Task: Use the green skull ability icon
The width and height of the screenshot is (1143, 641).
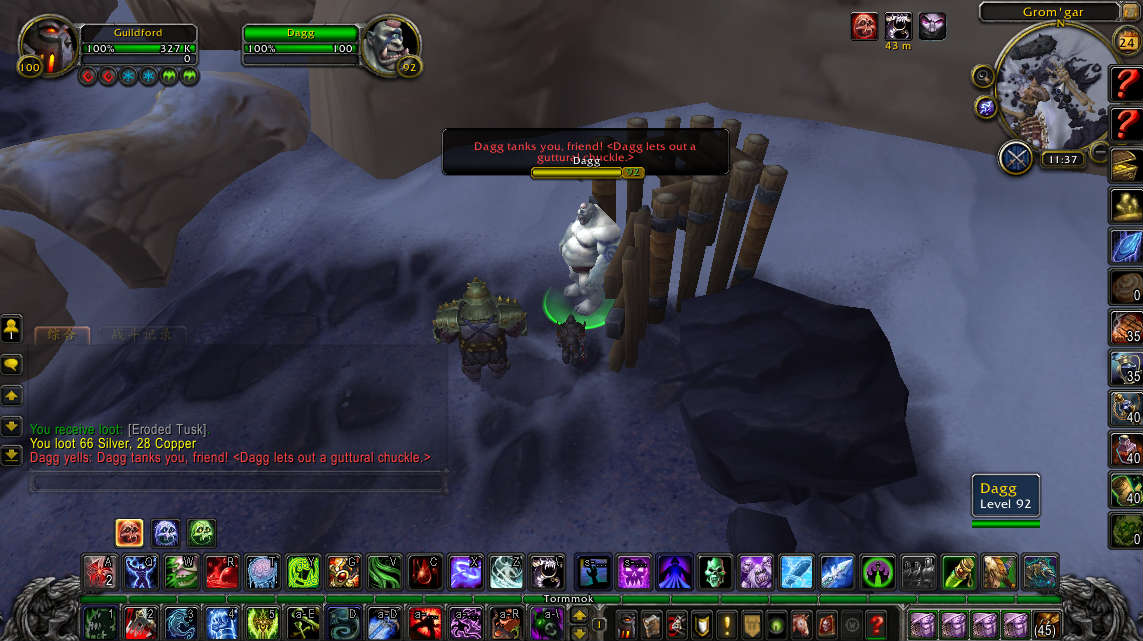Action: click(715, 572)
